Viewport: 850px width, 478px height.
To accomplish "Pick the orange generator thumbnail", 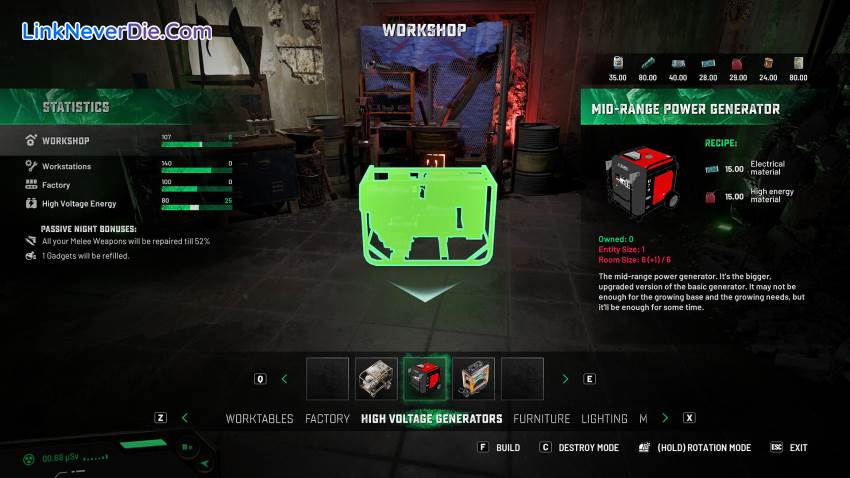I will [474, 379].
